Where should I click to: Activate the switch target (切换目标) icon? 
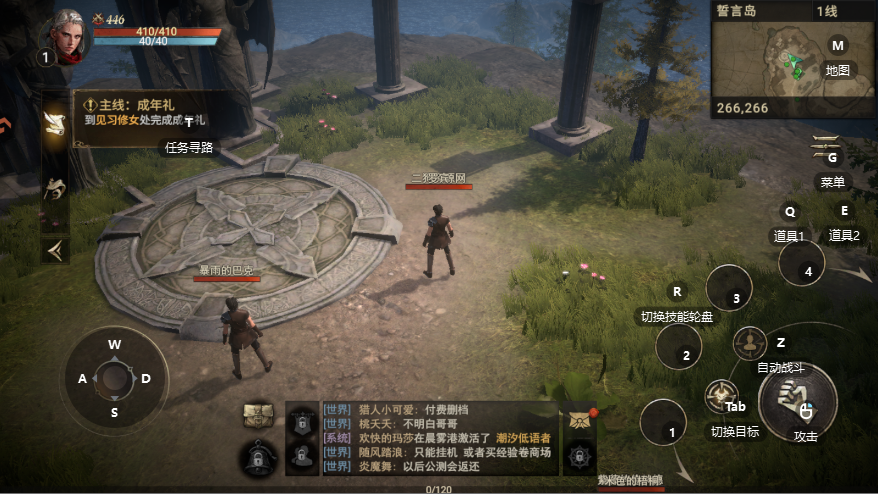(x=720, y=398)
